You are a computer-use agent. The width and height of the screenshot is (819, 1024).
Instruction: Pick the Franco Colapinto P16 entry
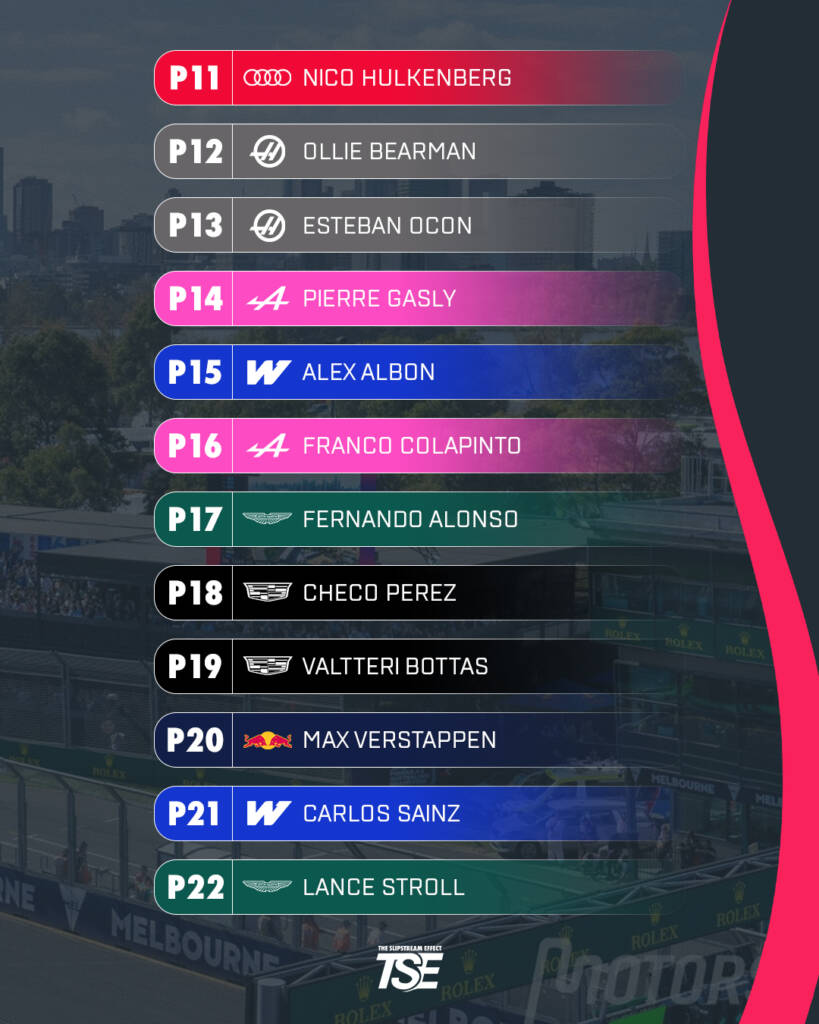[420, 445]
